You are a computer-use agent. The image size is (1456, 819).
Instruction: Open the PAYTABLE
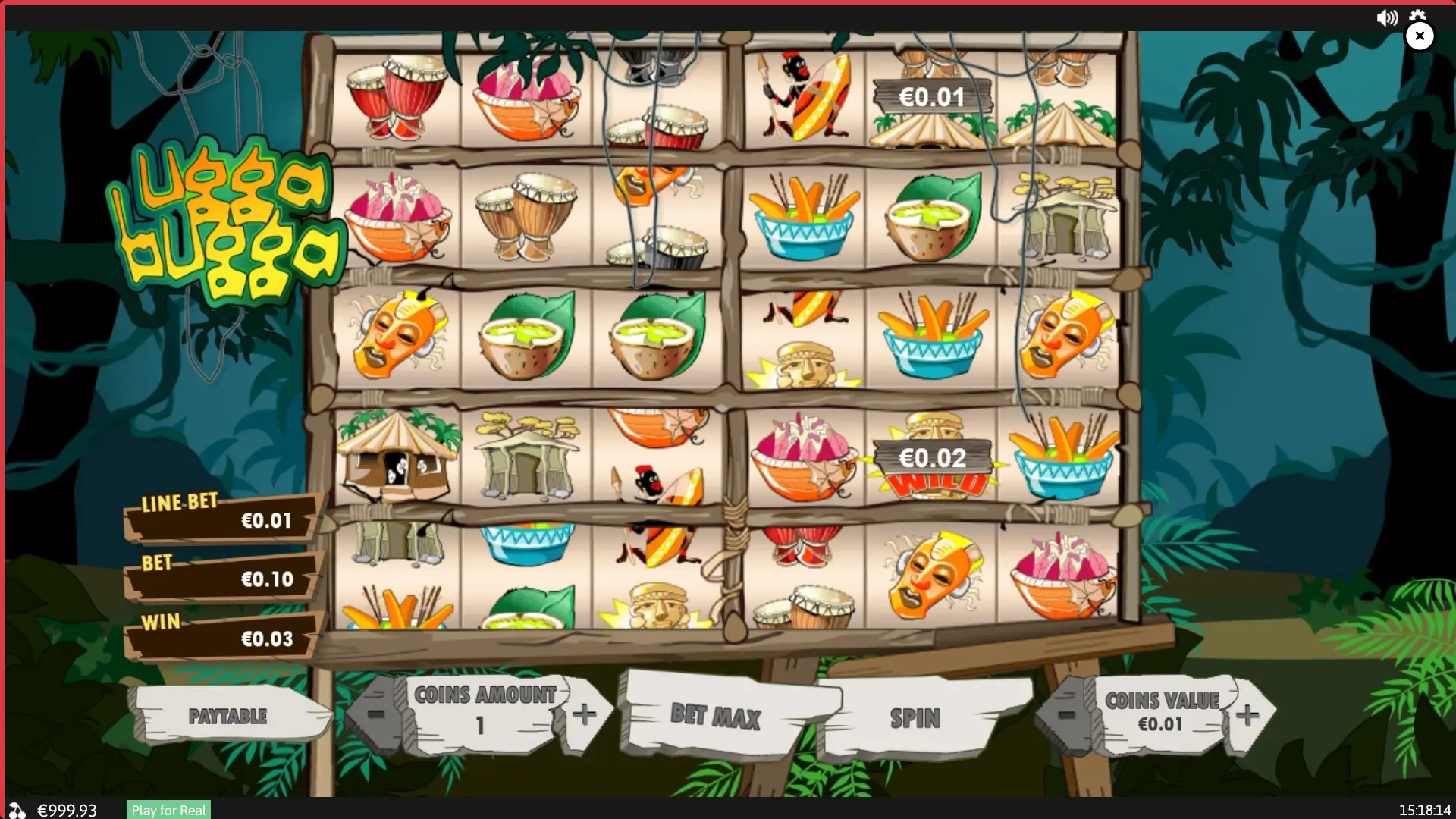click(x=227, y=716)
